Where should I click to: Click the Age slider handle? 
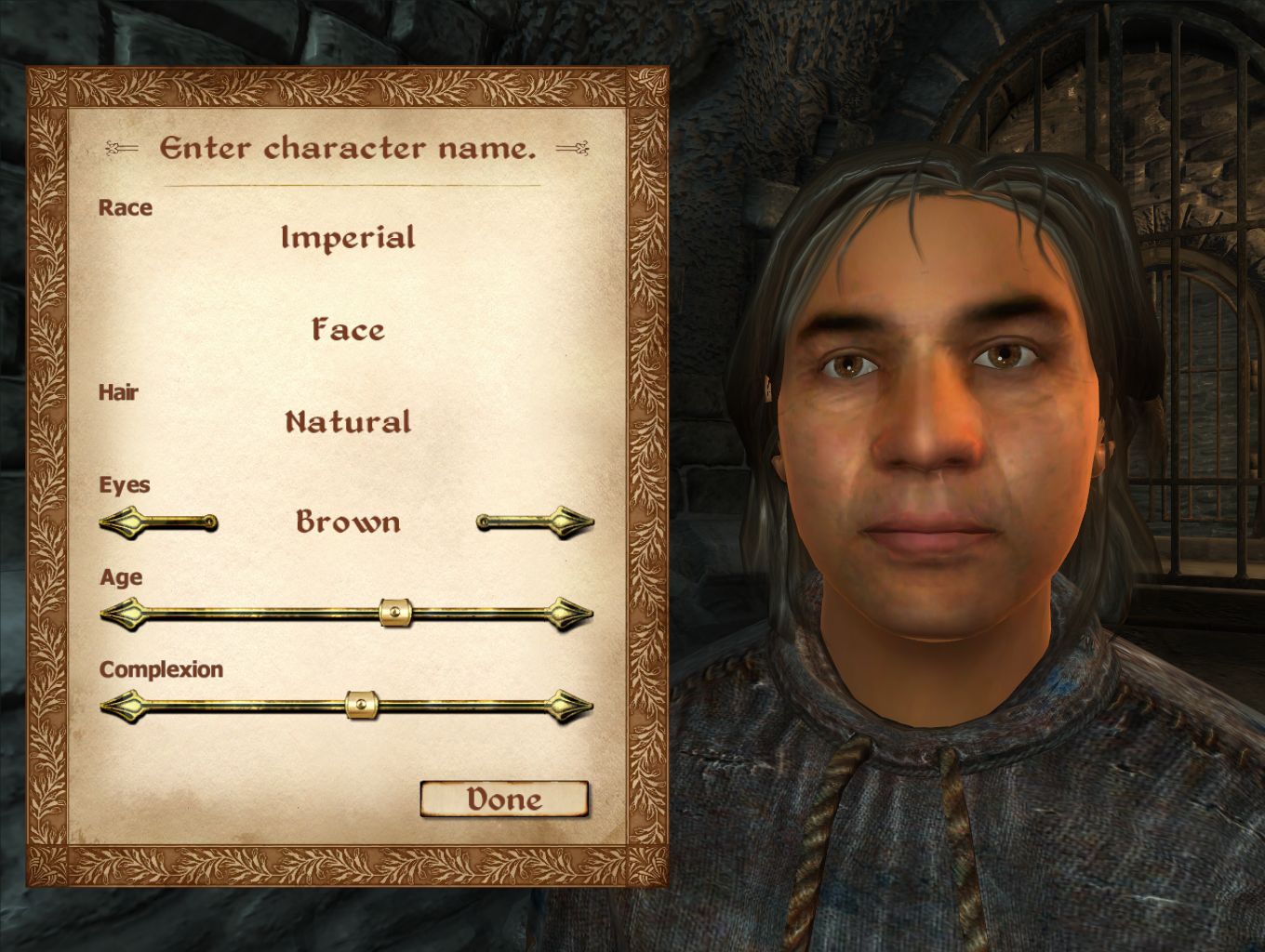(393, 613)
